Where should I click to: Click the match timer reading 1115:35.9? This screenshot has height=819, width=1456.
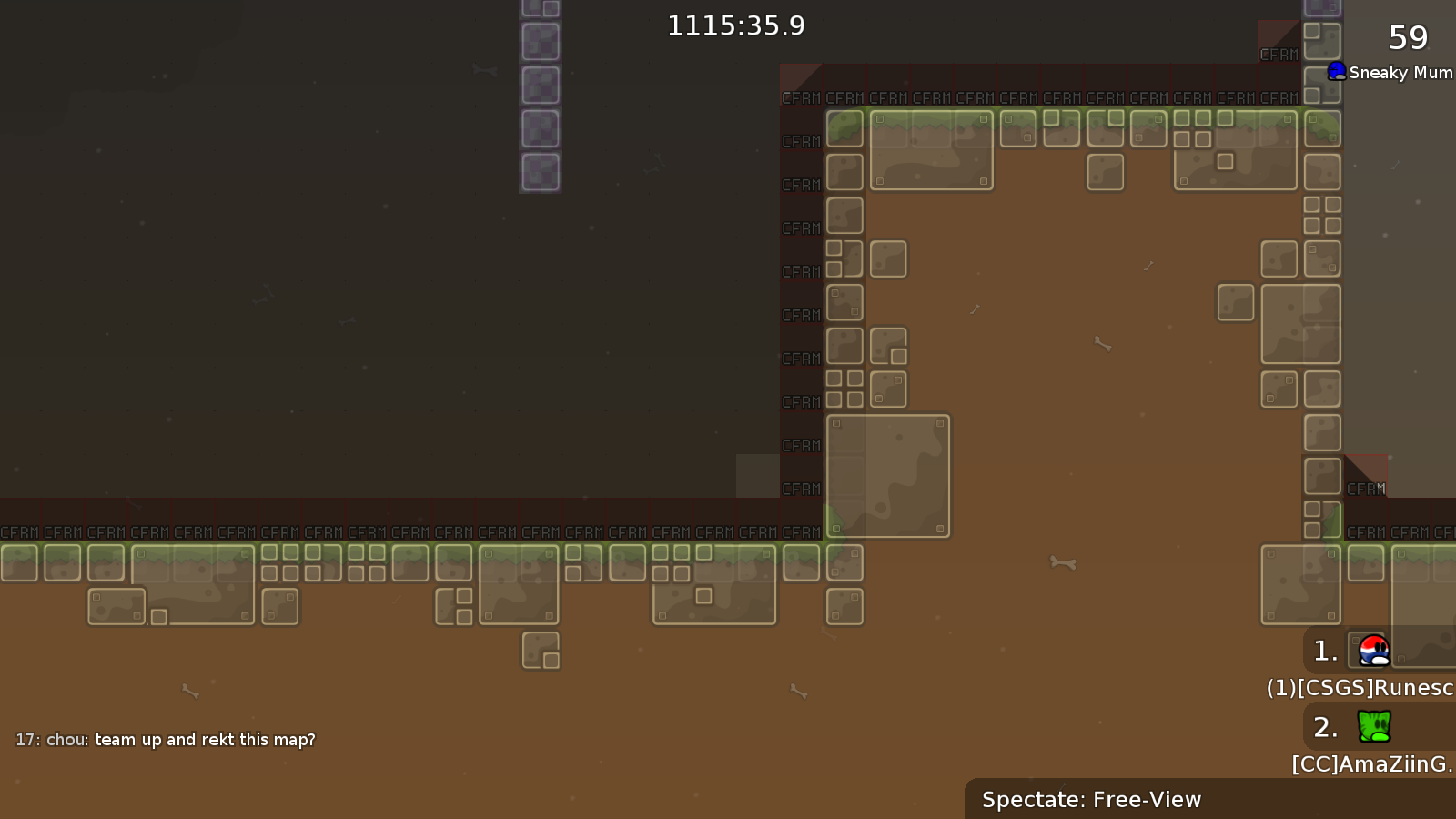coord(736,25)
